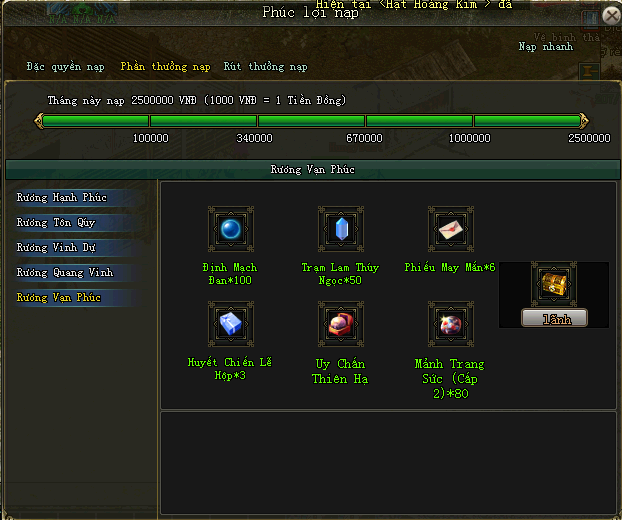Select the Rương Vạn Phúc entry
622x520 pixels.
59,298
